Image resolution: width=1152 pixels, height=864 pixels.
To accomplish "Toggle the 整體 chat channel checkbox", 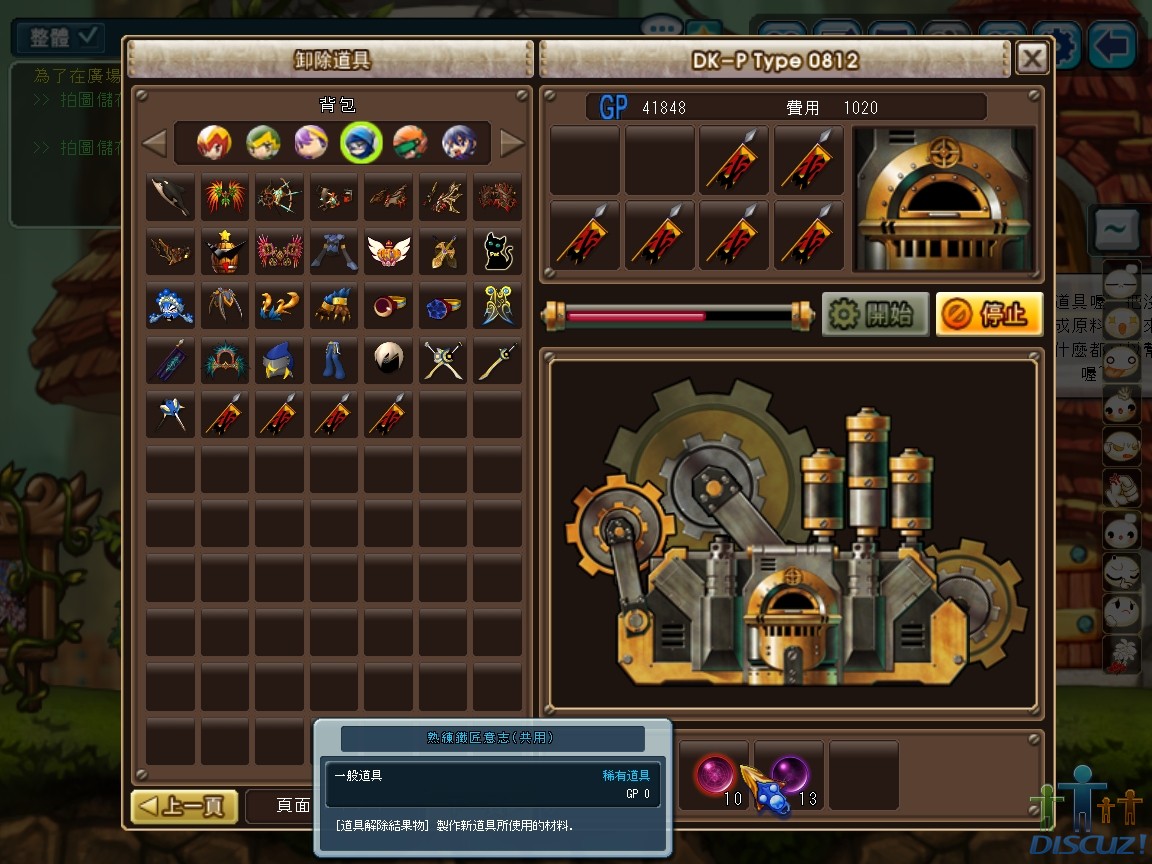I will [88, 37].
